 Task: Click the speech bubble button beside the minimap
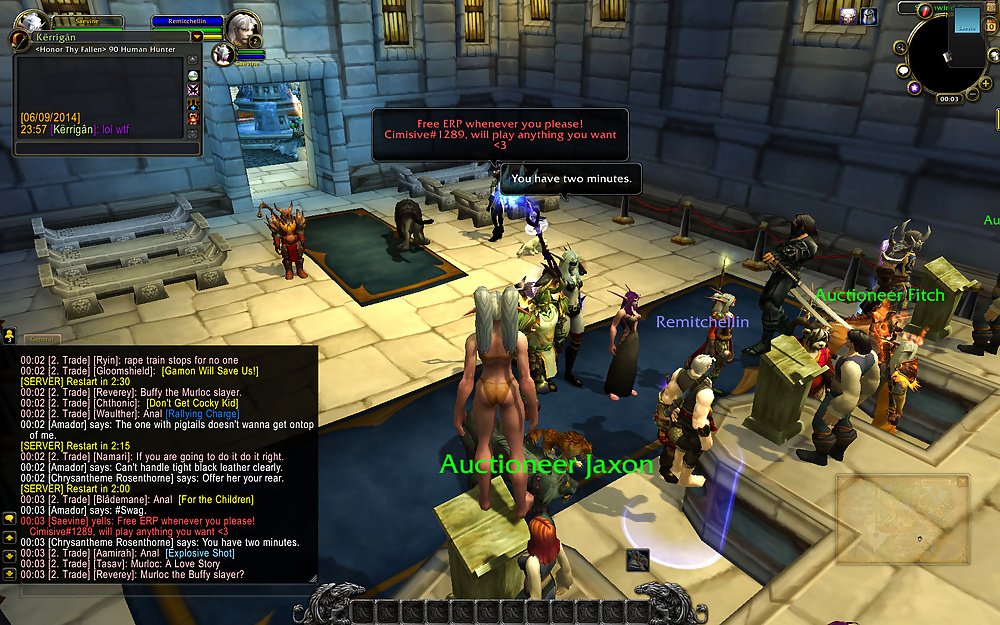[903, 71]
